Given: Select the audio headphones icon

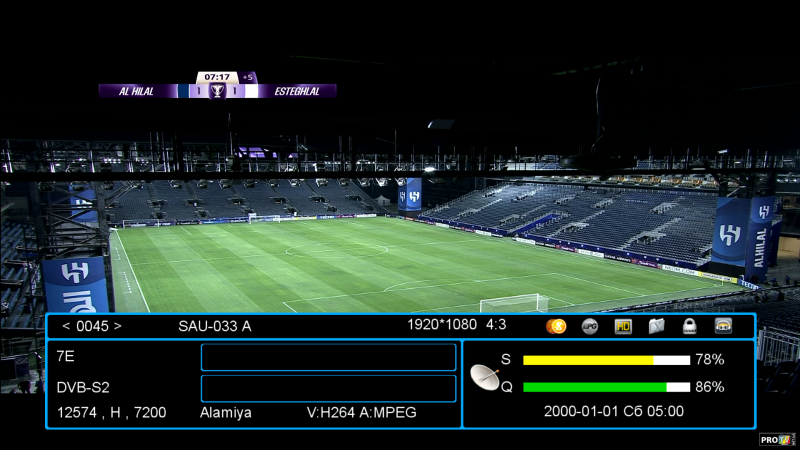Looking at the screenshot, I should click(723, 326).
